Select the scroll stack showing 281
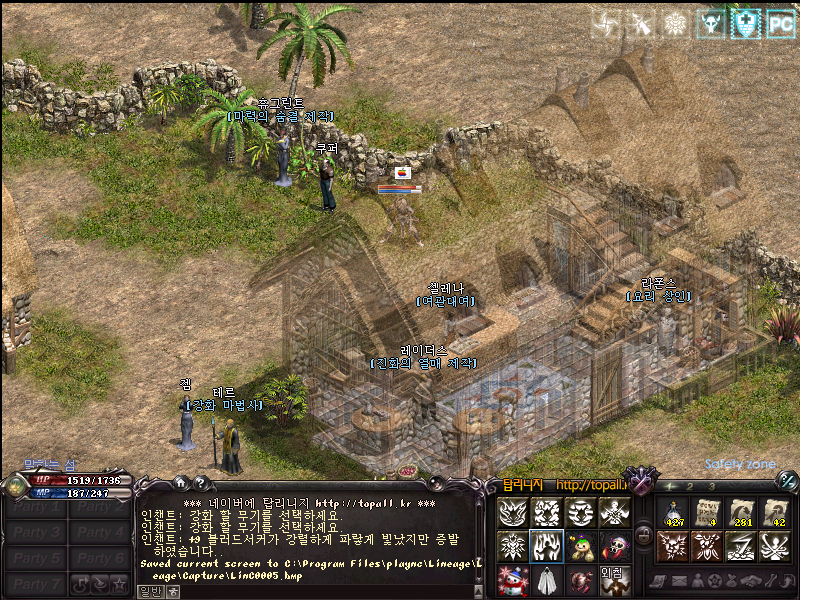The height and width of the screenshot is (600, 819). [742, 512]
